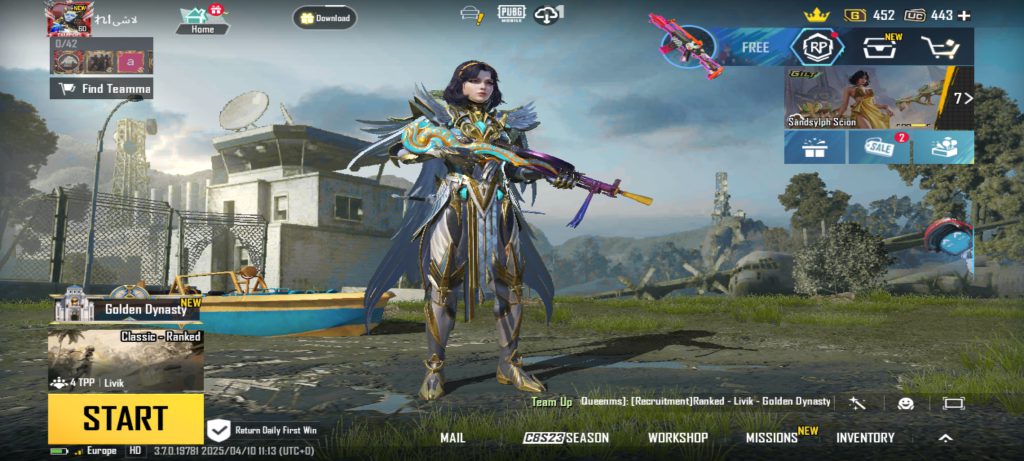The height and width of the screenshot is (461, 1024).
Task: Tap the yellow START button
Action: tap(125, 418)
